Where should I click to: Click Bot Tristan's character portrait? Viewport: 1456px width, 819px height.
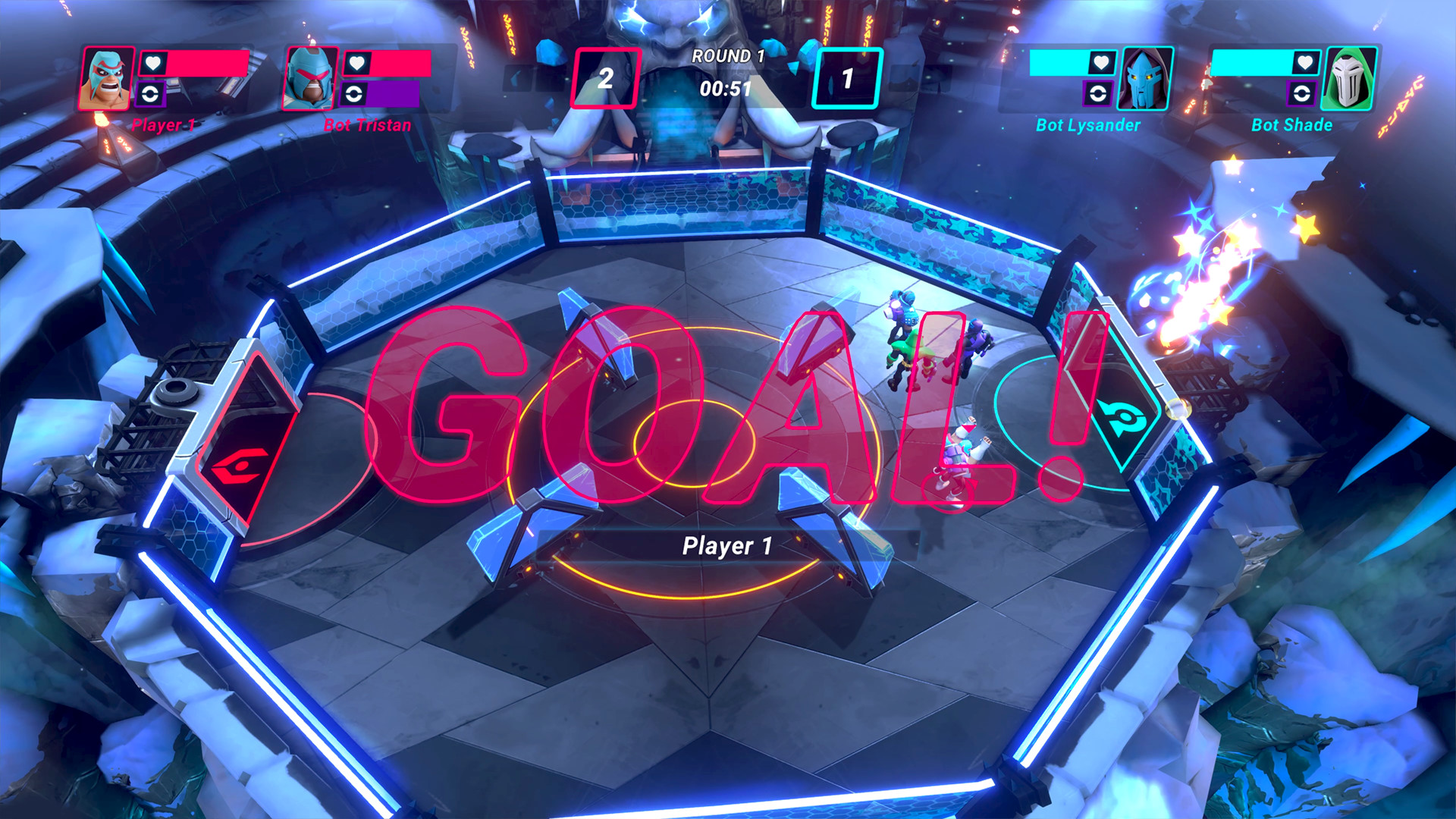click(312, 78)
